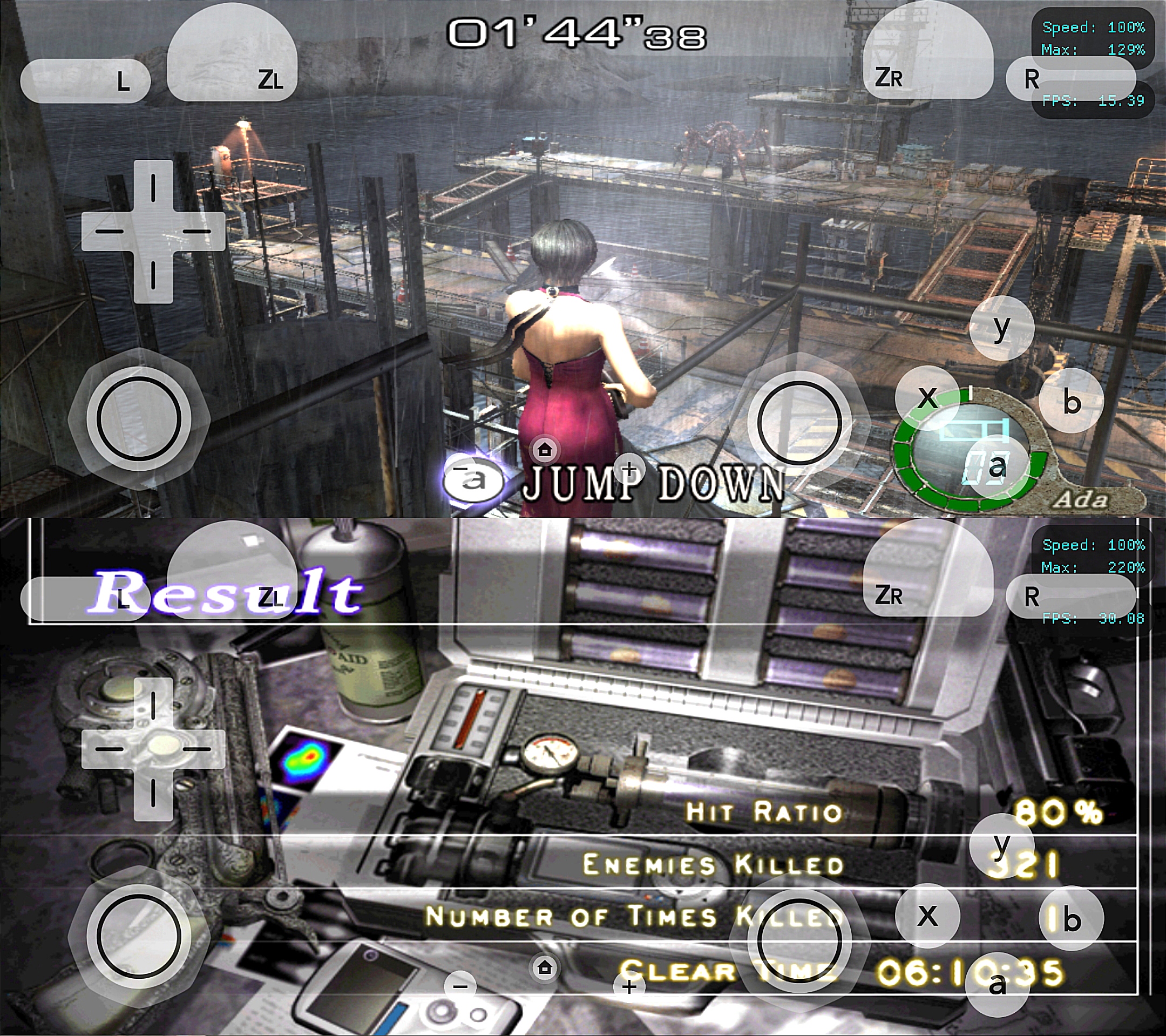
Task: Tap the R shoulder button on the Result screen
Action: [1070, 596]
